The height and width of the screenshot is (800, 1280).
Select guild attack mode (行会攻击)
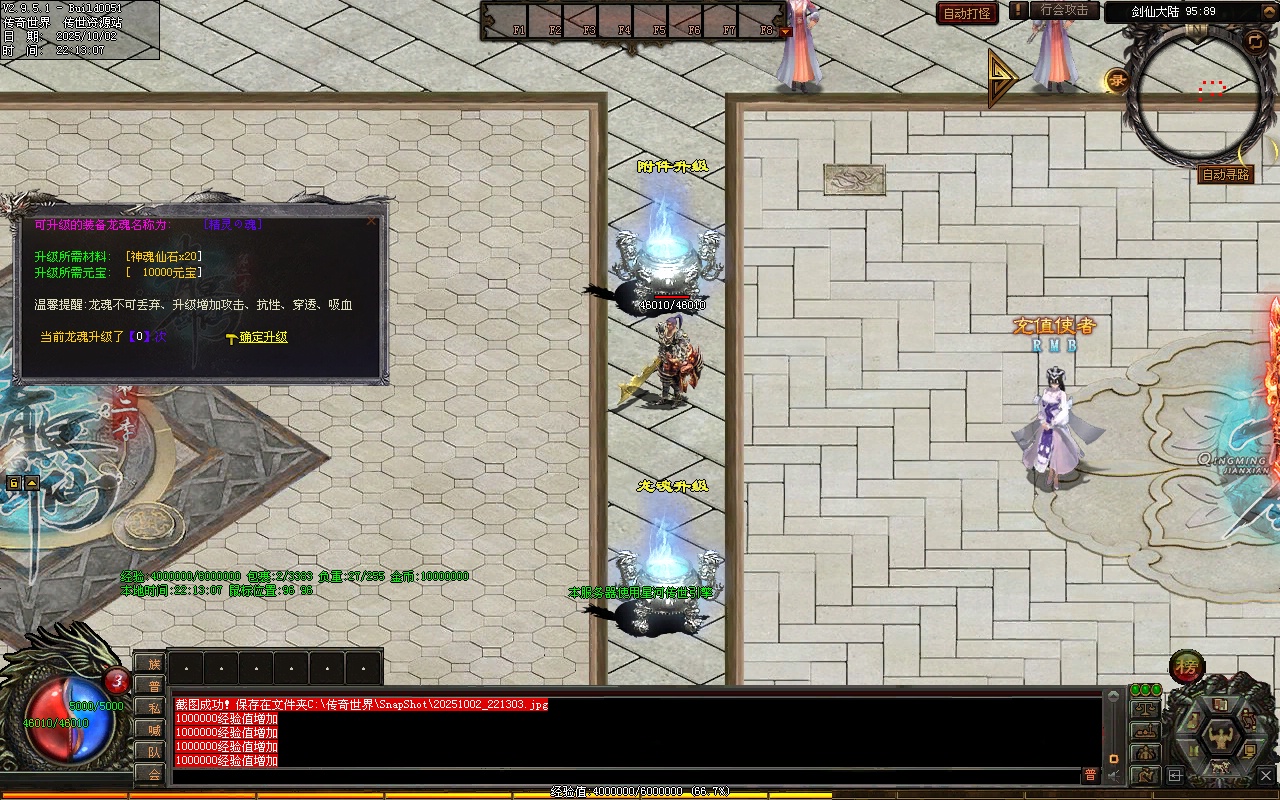1064,11
